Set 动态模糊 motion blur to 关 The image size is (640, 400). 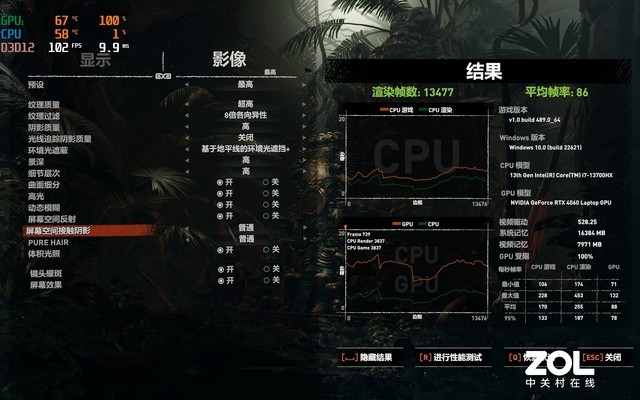click(265, 204)
